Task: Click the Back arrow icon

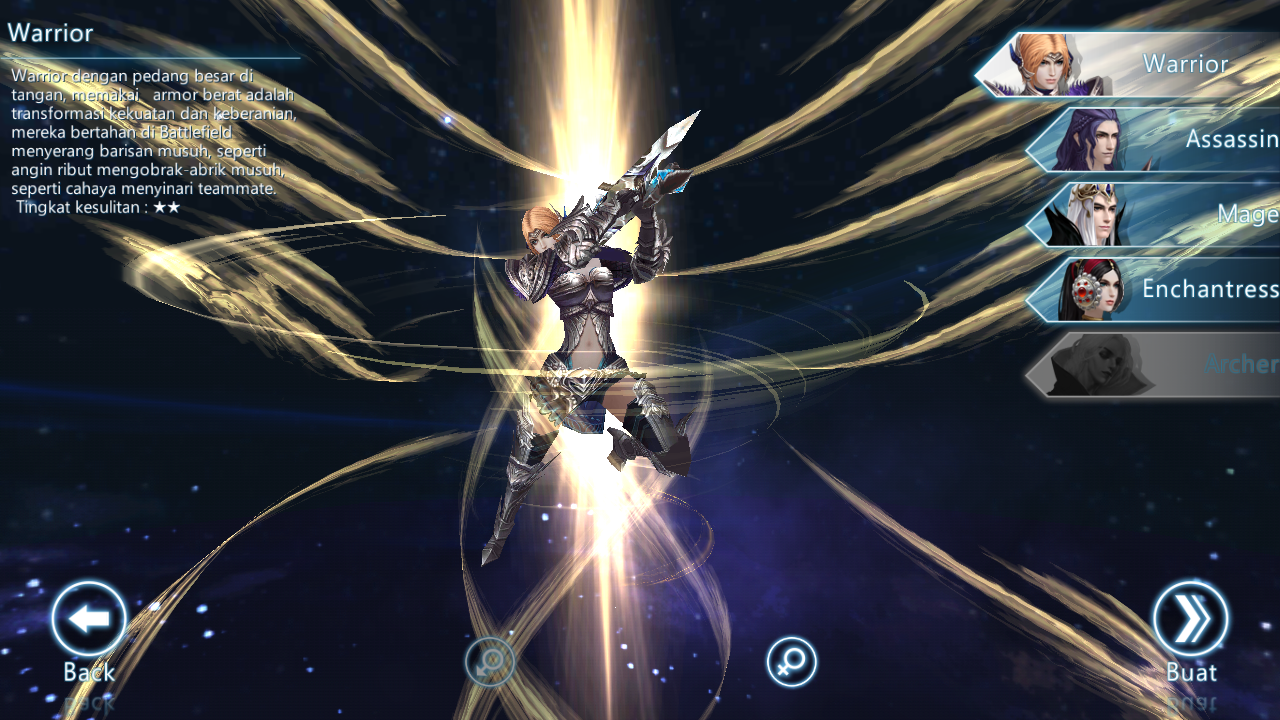Action: [x=88, y=618]
